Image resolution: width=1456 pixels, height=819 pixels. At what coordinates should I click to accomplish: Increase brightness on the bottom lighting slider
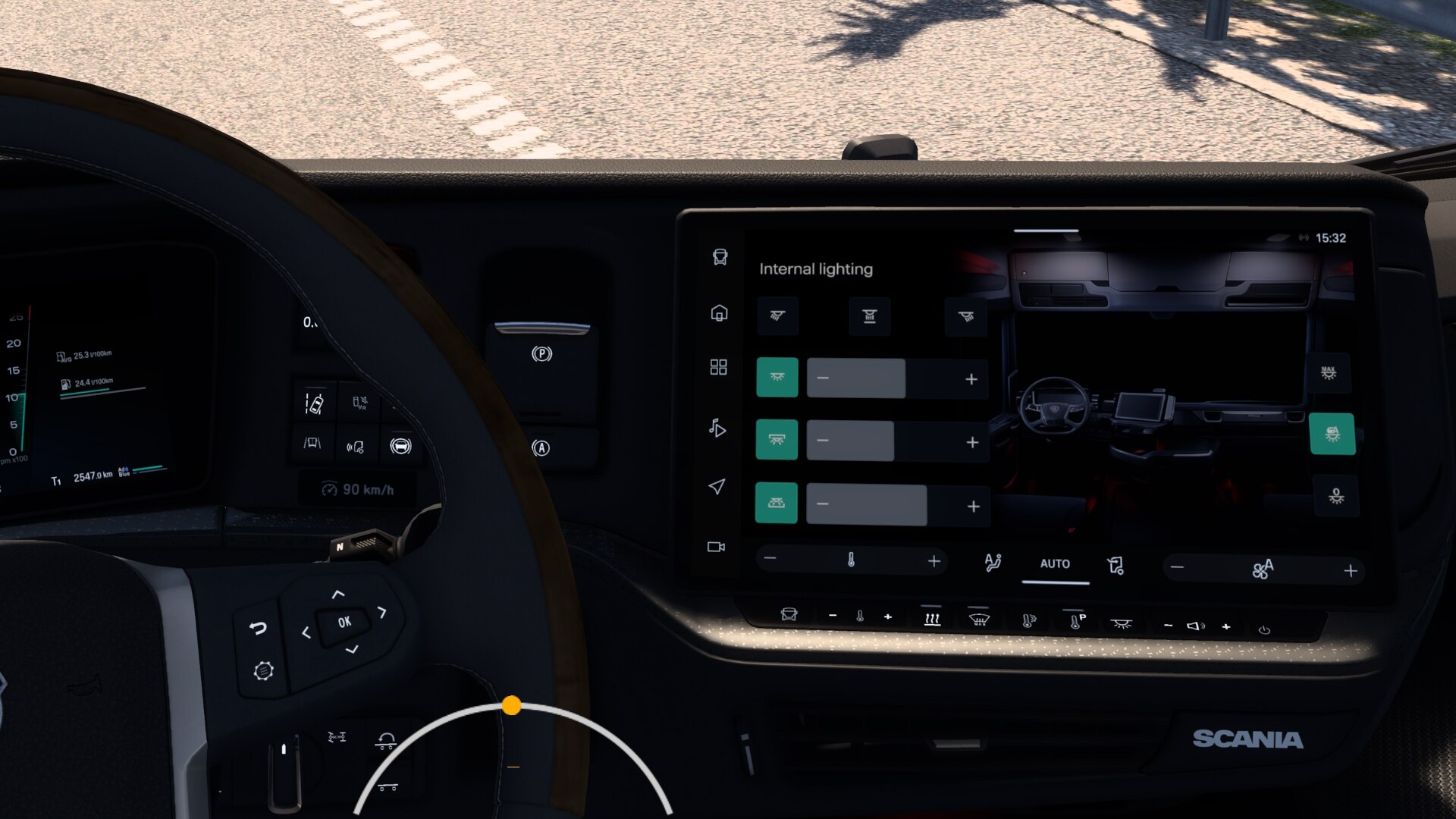pos(974,506)
